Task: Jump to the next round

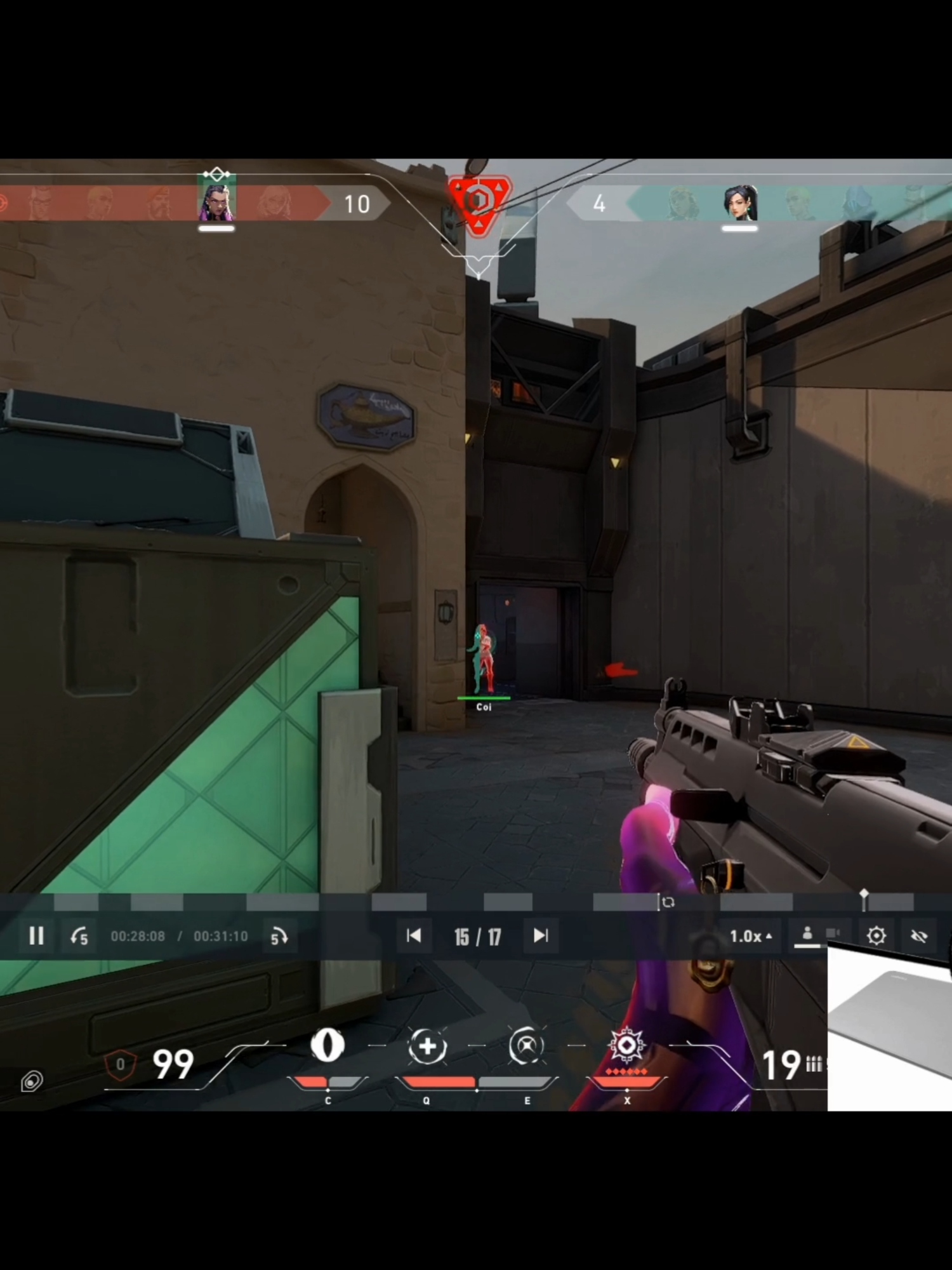Action: 541,935
